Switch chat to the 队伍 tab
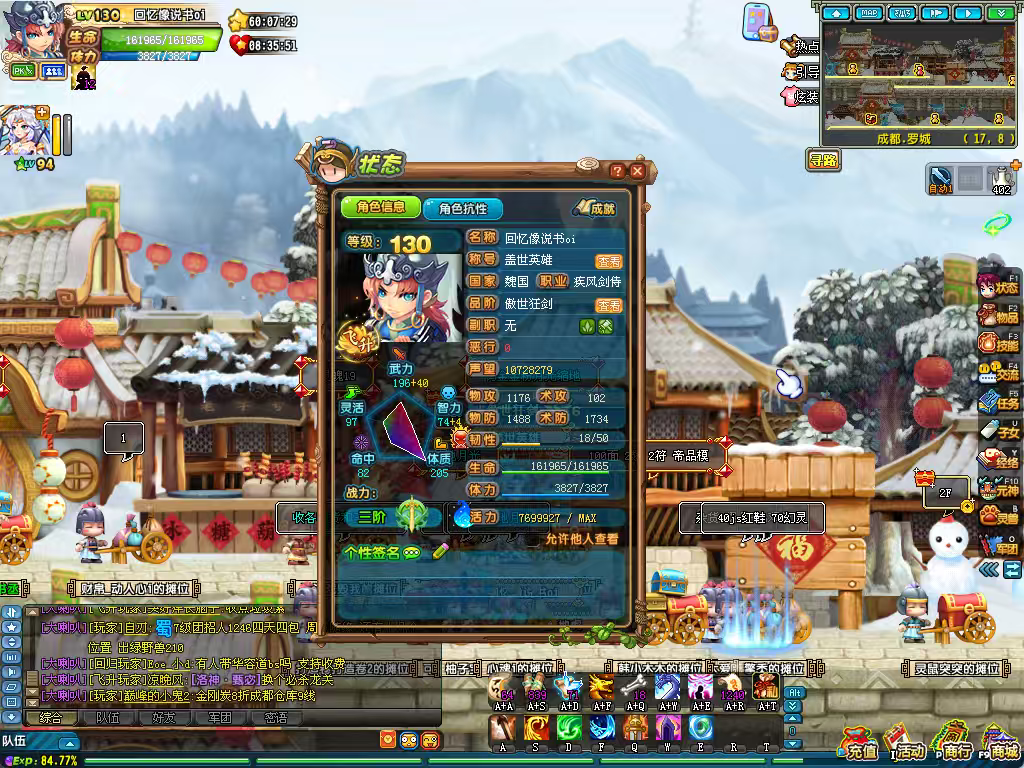1024x768 pixels. pyautogui.click(x=107, y=717)
